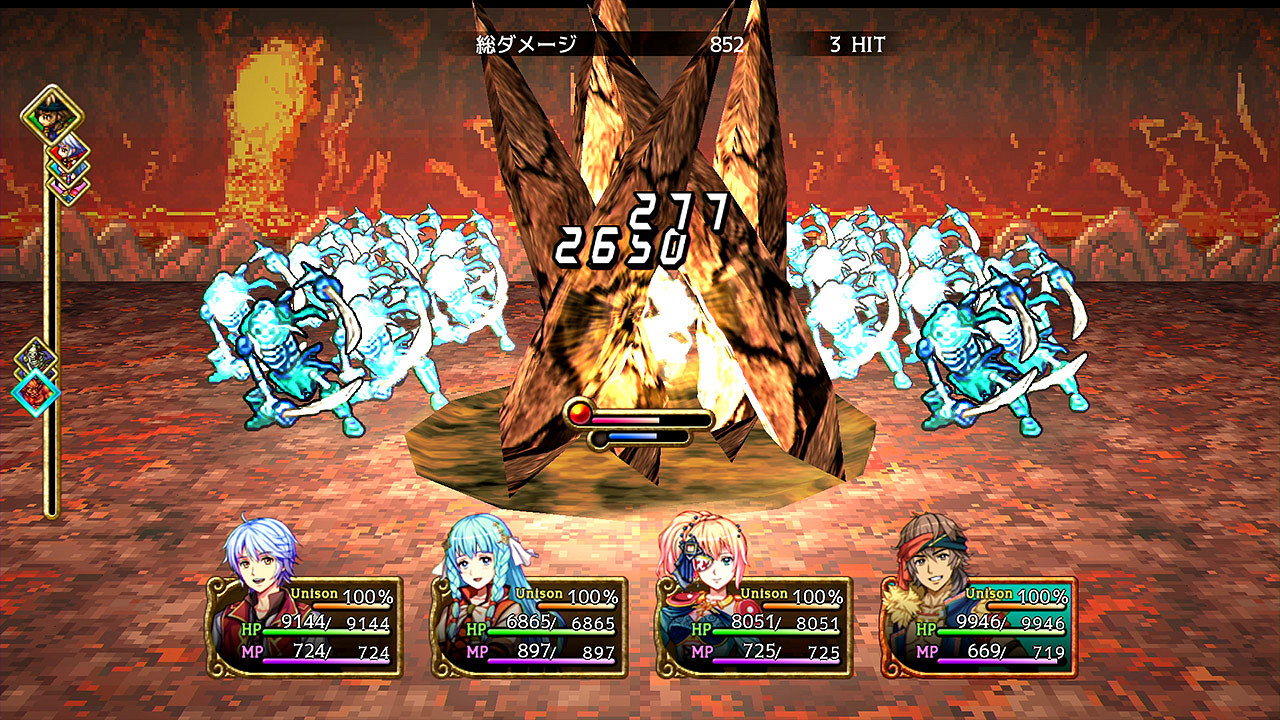This screenshot has width=1280, height=720.
Task: Click the skeleton enemy icon on the turn gauge
Action: coord(37,355)
